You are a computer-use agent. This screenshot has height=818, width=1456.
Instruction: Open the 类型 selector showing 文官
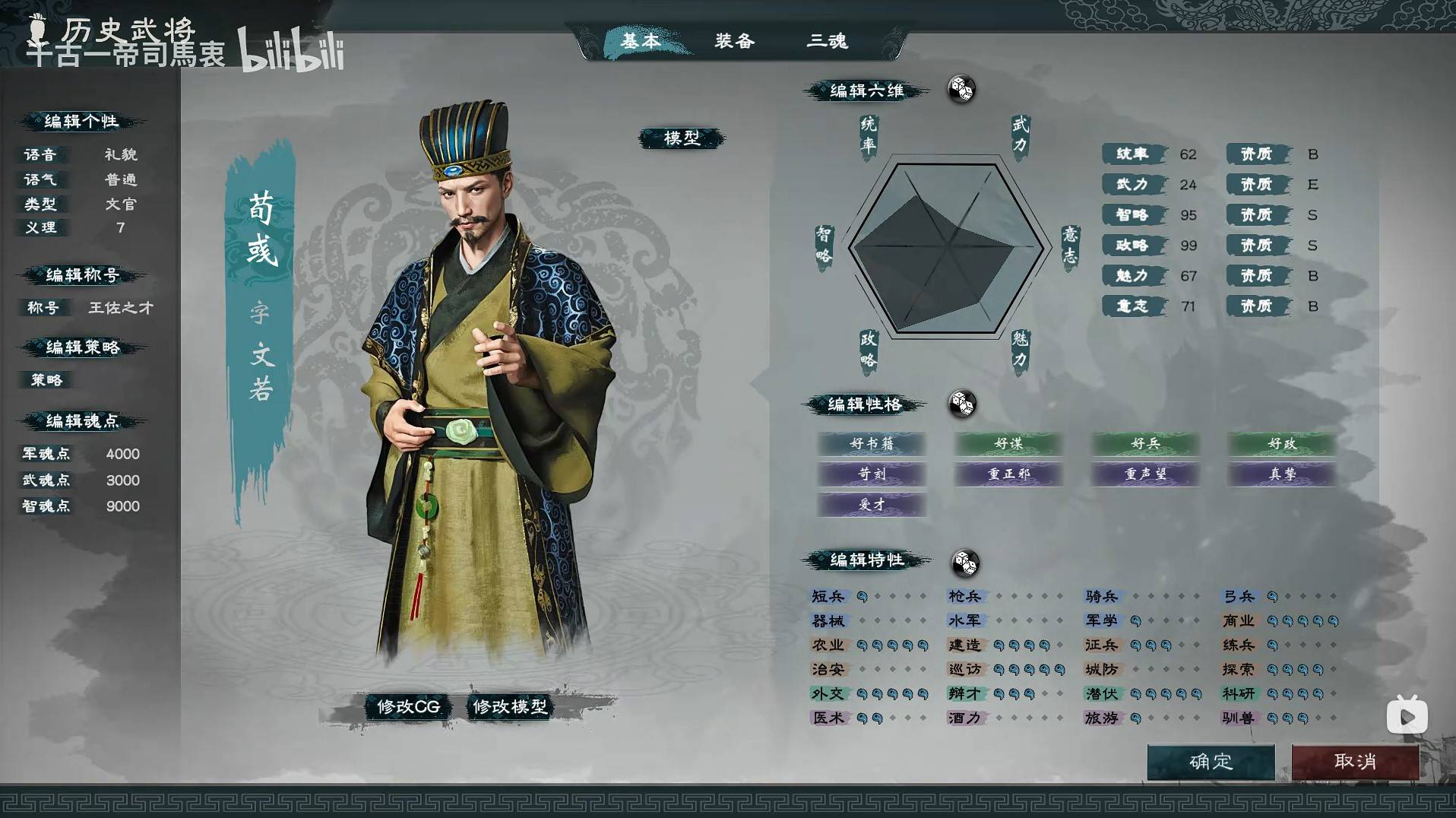click(x=121, y=204)
